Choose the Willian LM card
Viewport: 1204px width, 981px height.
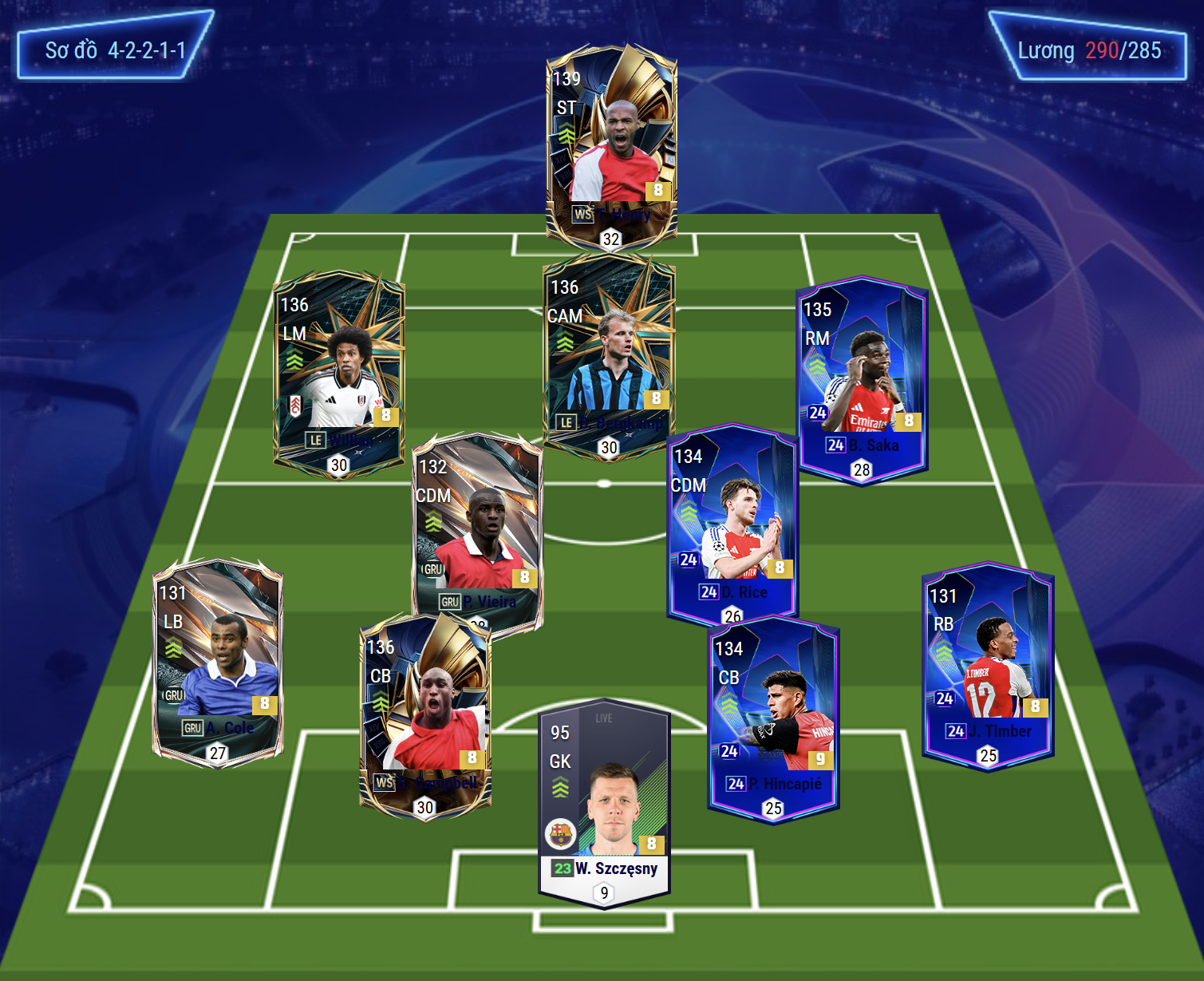338,371
